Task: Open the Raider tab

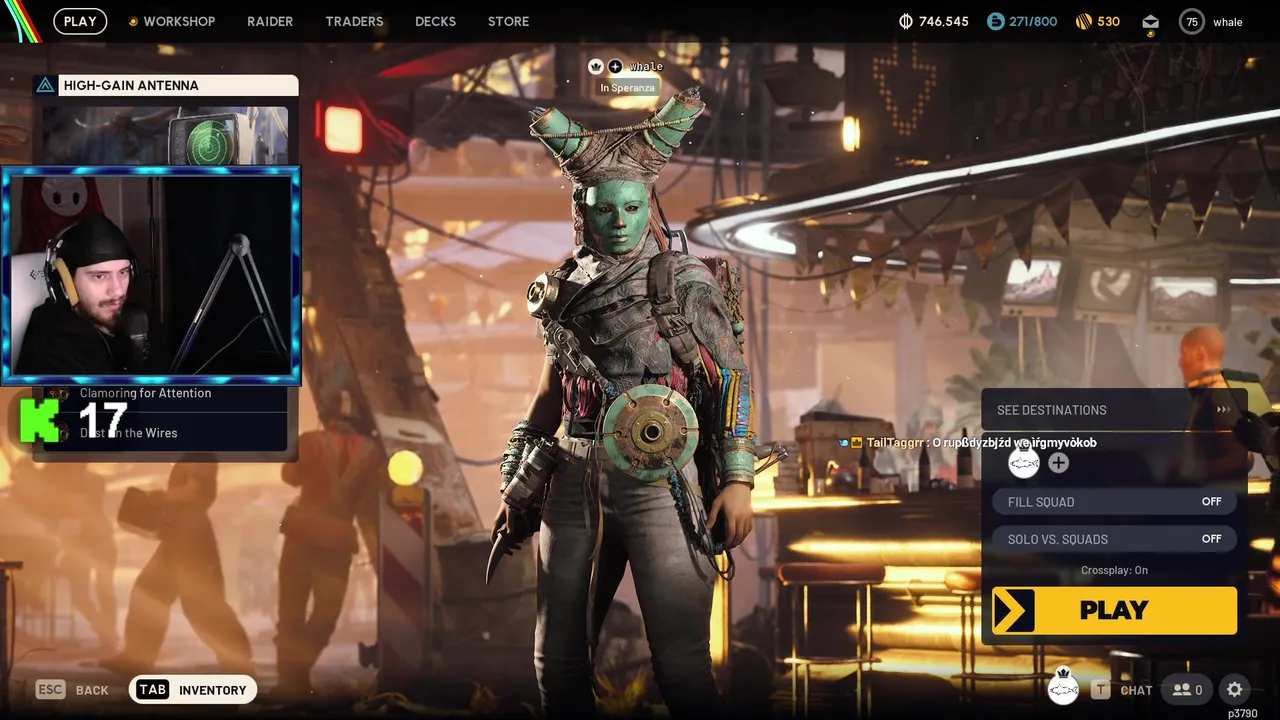Action: click(270, 21)
